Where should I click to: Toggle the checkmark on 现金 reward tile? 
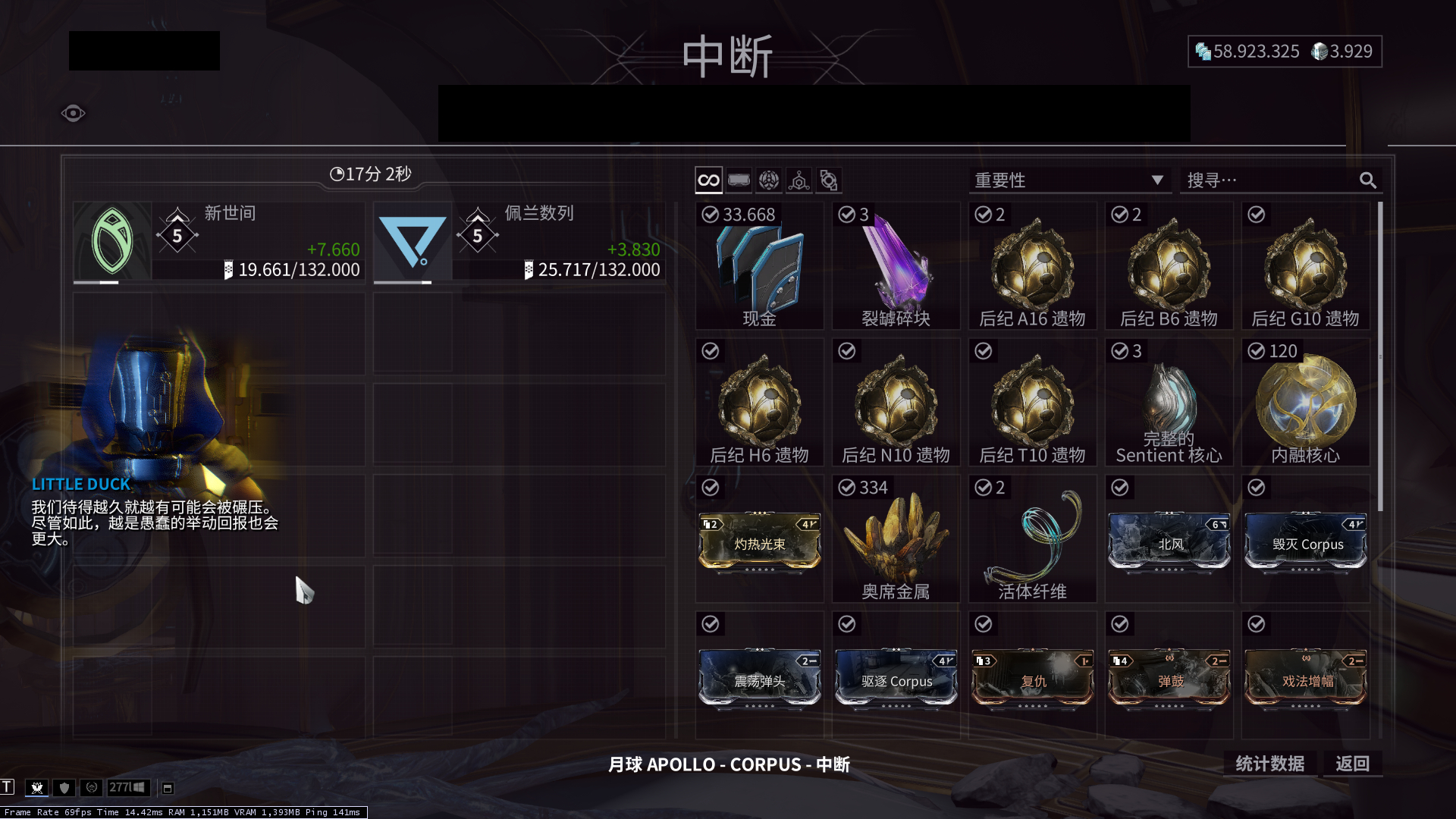click(x=710, y=215)
